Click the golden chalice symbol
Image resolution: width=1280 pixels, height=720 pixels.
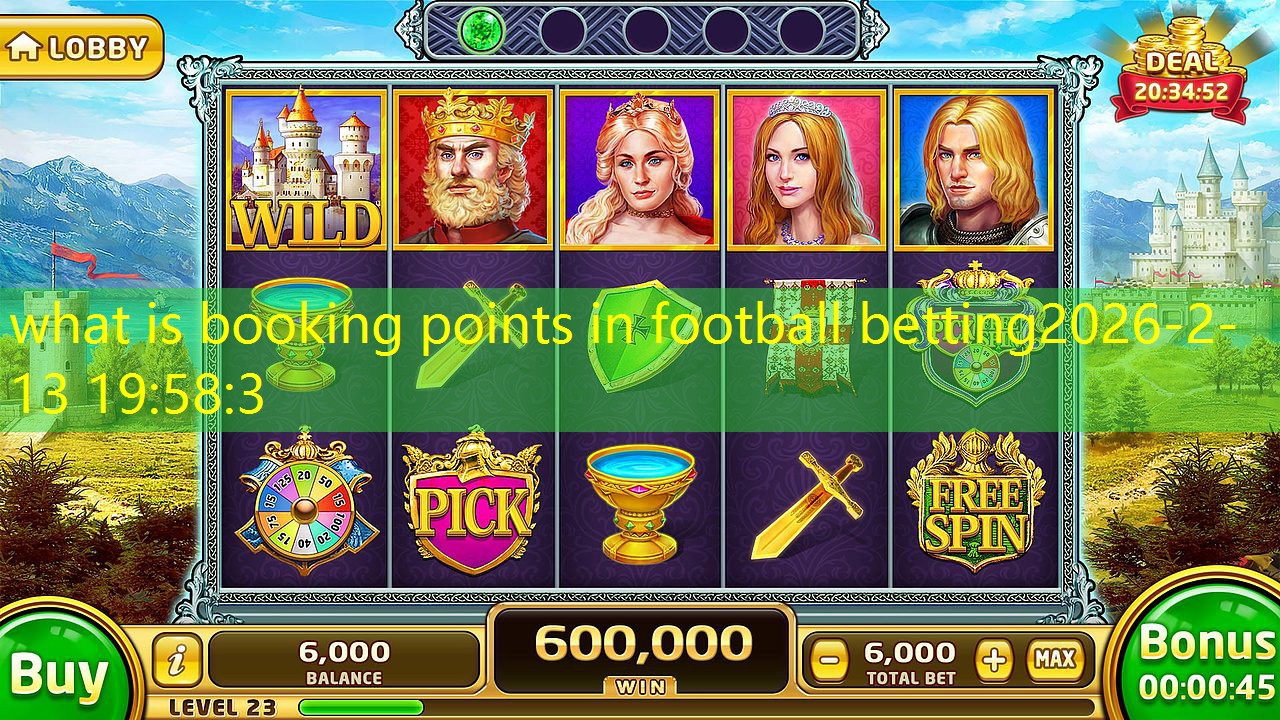[x=640, y=505]
